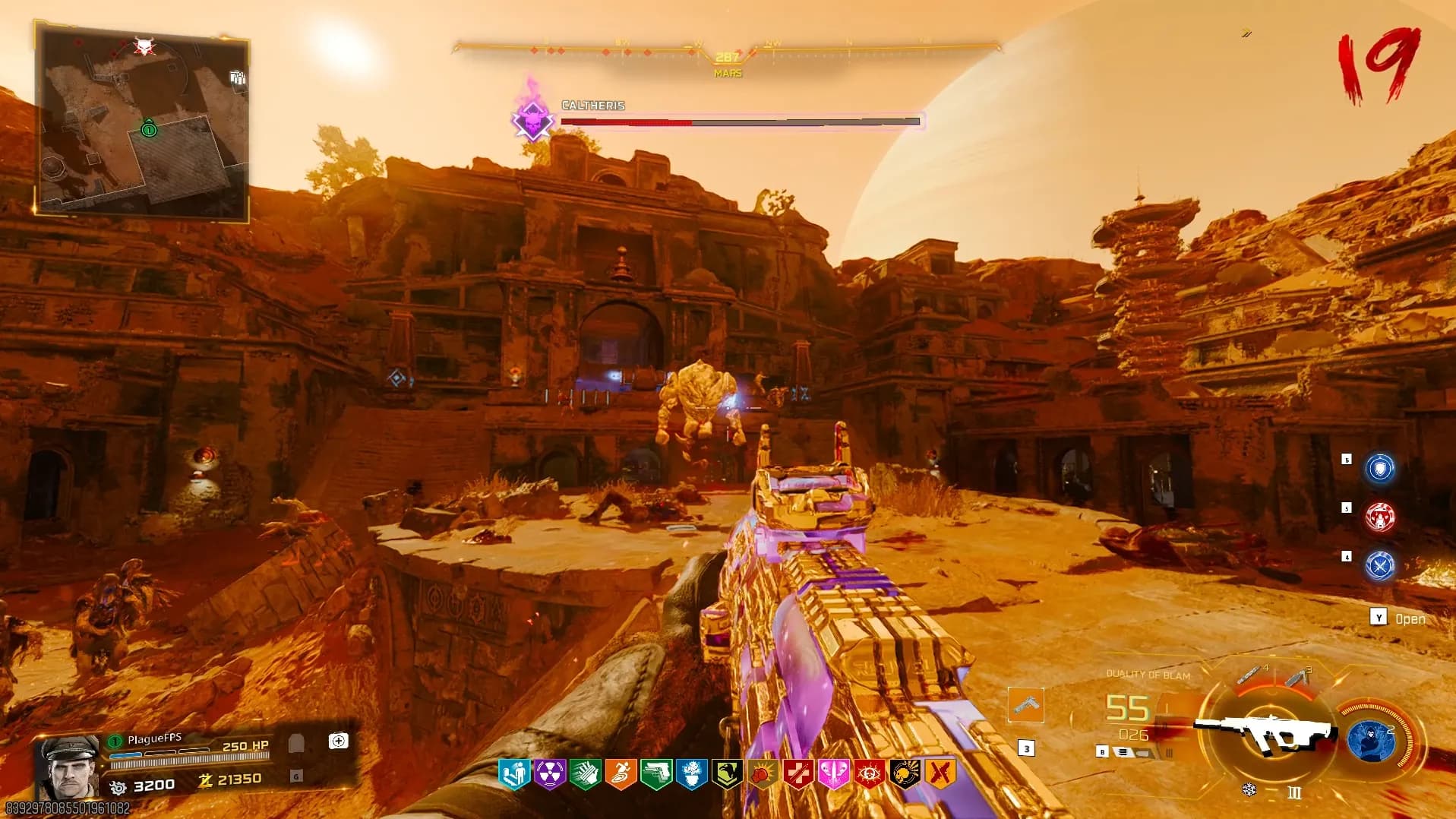Screen dimensions: 1456x819
Task: Click the orange crossed-out pistol perk icon
Action: click(940, 773)
